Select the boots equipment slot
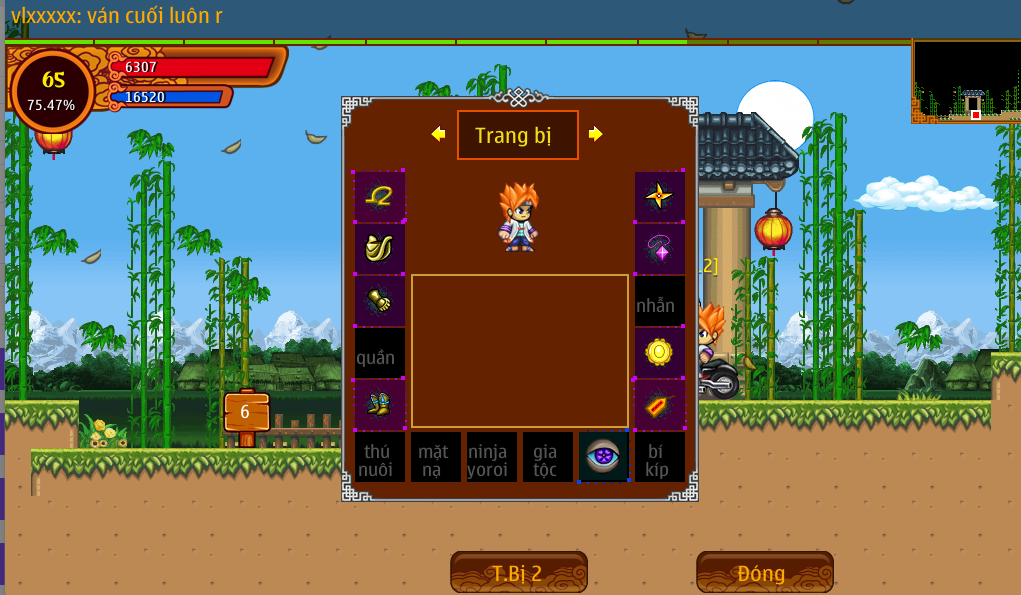The width and height of the screenshot is (1021, 595). coord(380,405)
